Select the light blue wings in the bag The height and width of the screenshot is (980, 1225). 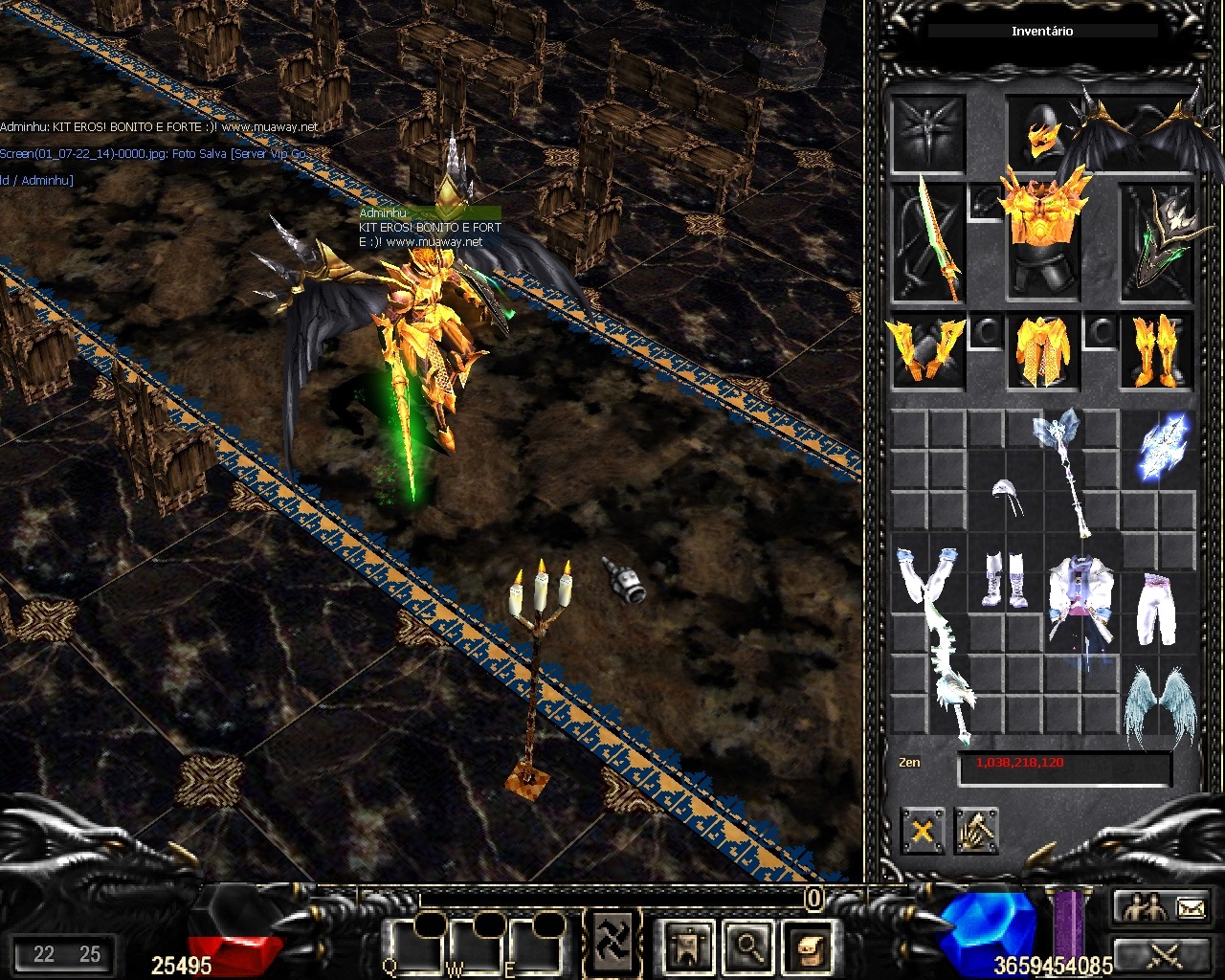pyautogui.click(x=1158, y=704)
